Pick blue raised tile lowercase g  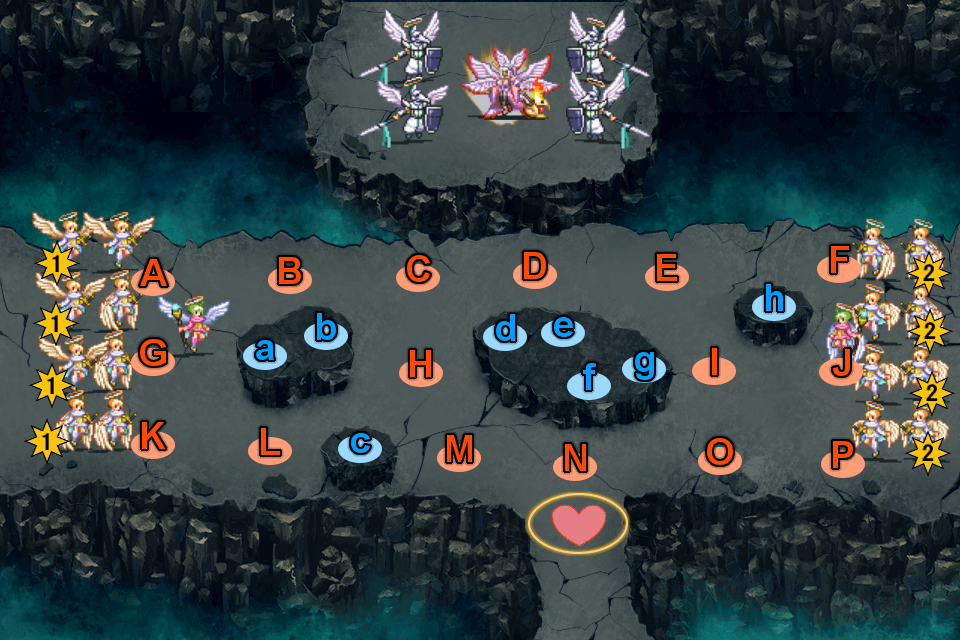[644, 366]
